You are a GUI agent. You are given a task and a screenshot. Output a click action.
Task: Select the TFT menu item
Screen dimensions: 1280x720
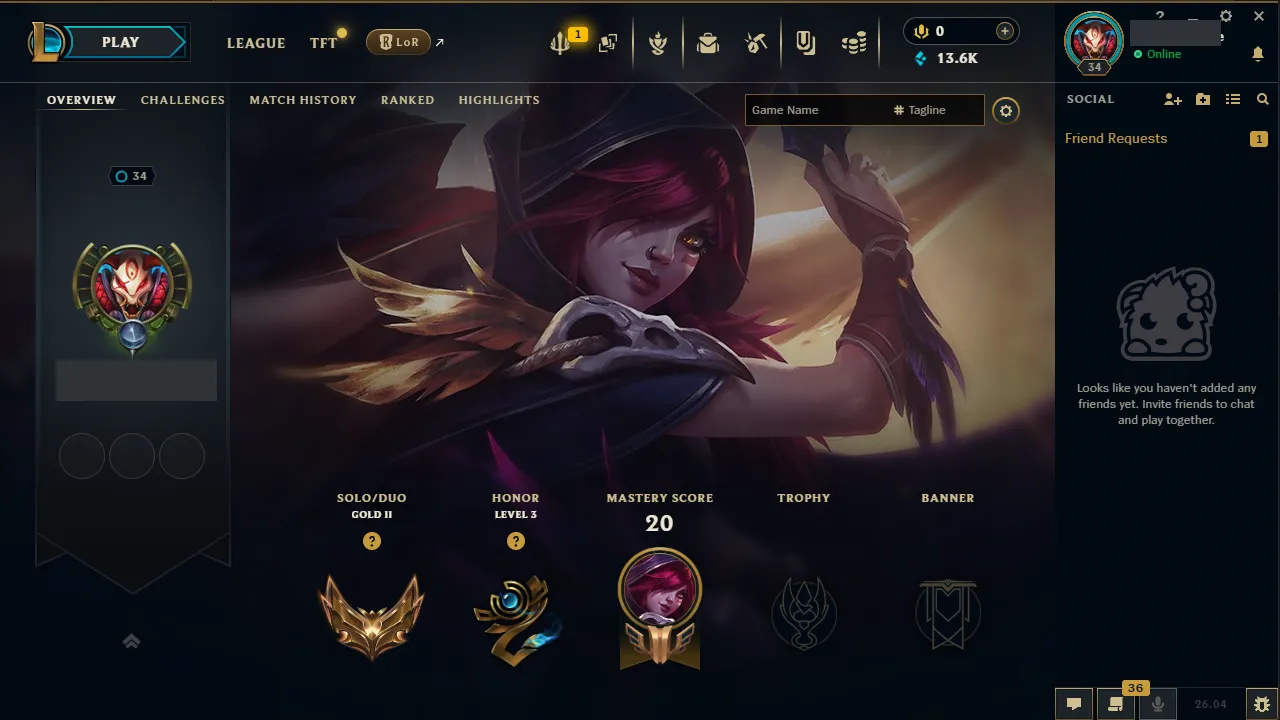[x=322, y=43]
